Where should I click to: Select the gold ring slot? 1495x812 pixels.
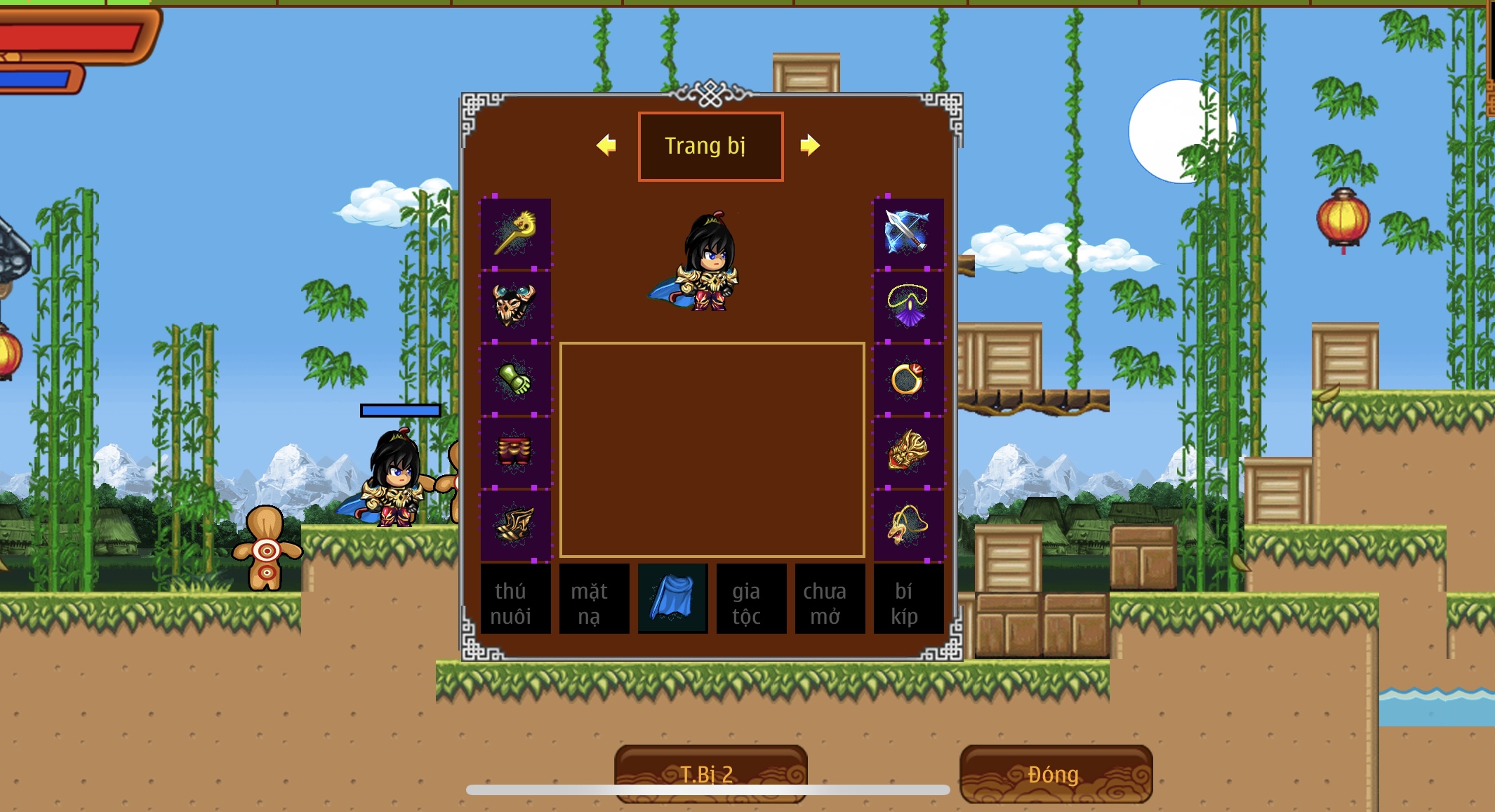click(908, 379)
